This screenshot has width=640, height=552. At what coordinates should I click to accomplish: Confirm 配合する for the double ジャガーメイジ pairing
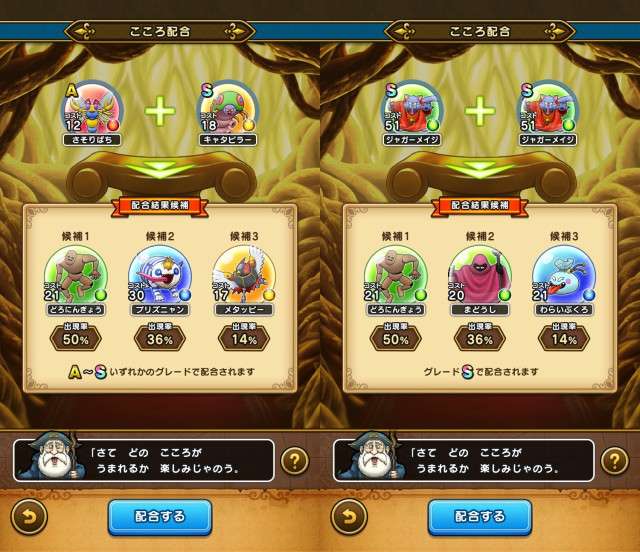click(x=480, y=517)
